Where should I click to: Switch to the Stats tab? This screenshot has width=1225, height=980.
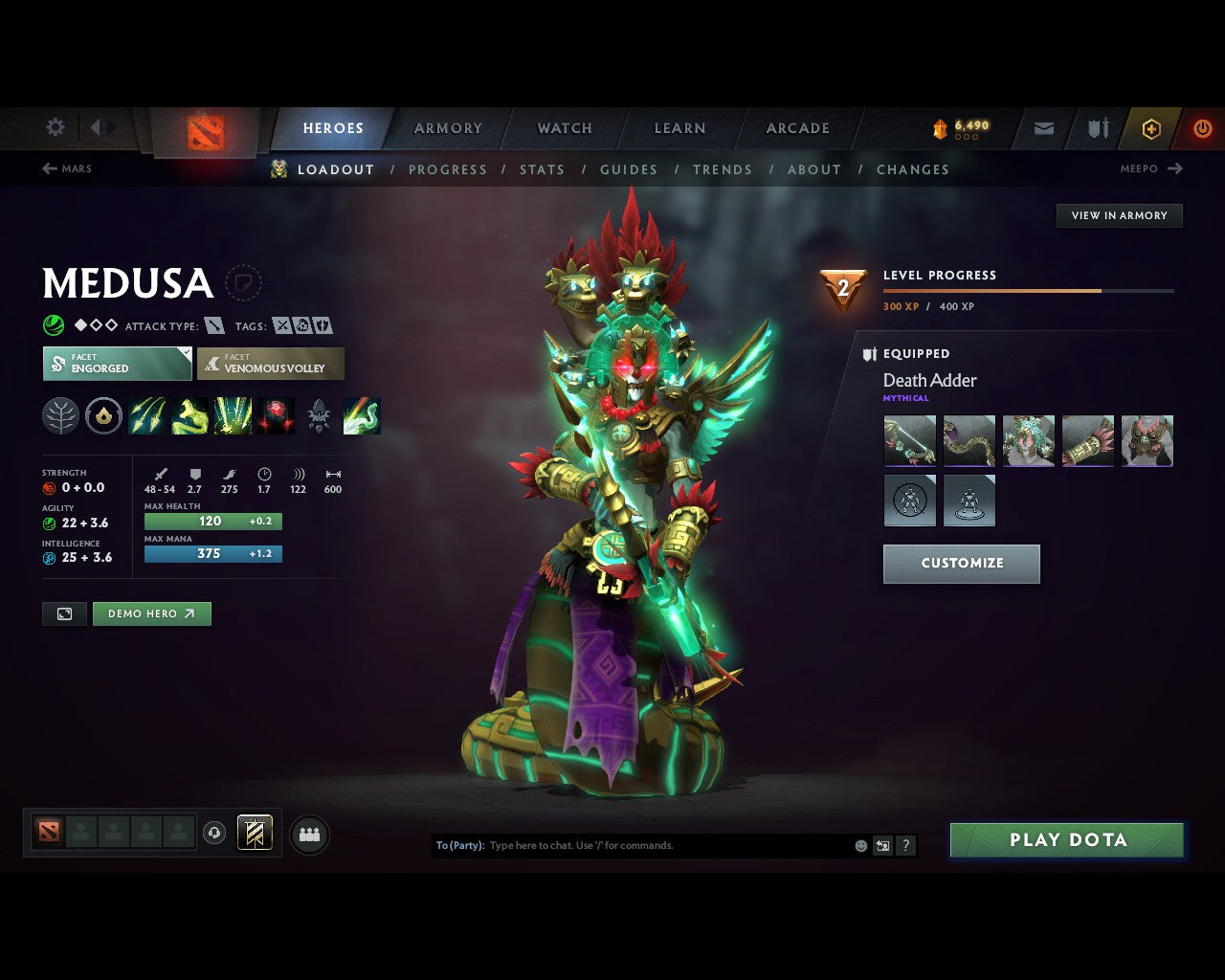tap(542, 169)
